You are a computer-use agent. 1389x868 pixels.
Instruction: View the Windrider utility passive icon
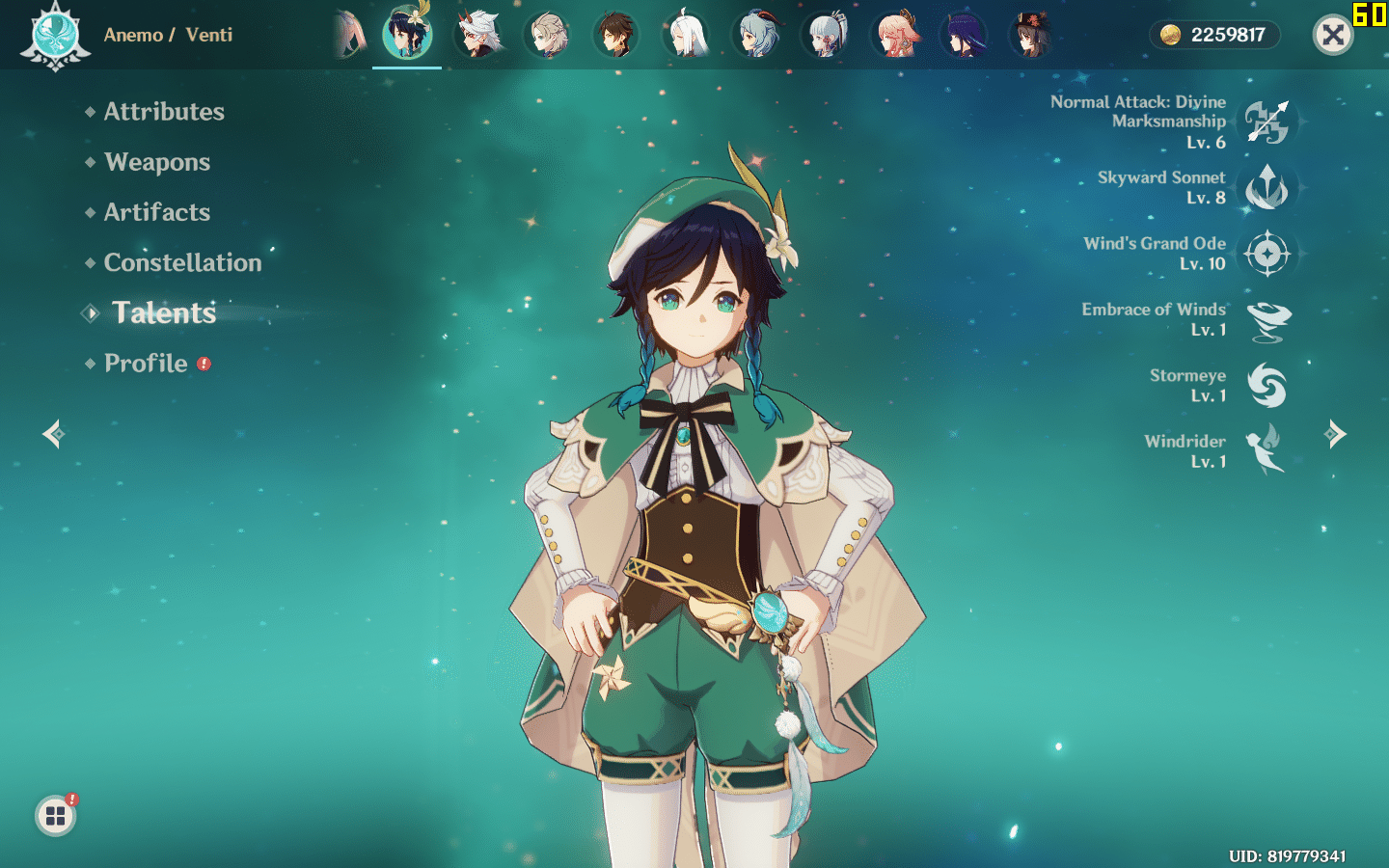(1266, 450)
